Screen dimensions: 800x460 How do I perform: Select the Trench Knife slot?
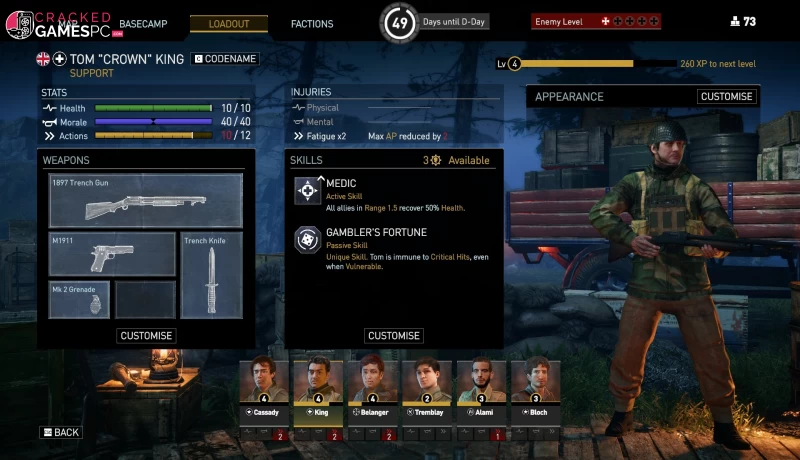(212, 275)
